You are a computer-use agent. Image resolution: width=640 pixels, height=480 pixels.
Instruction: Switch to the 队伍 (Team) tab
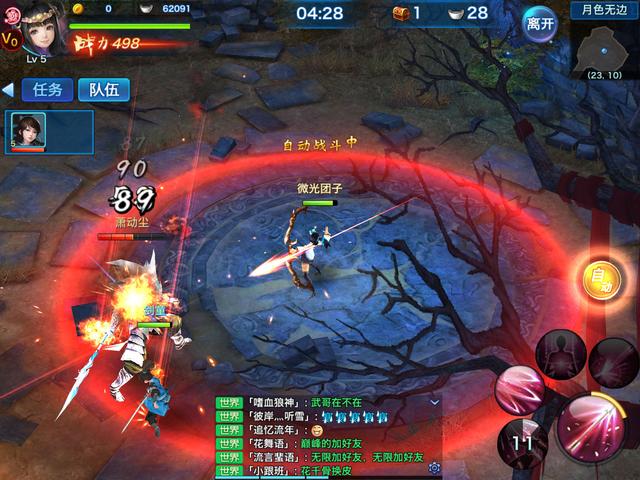tap(104, 89)
